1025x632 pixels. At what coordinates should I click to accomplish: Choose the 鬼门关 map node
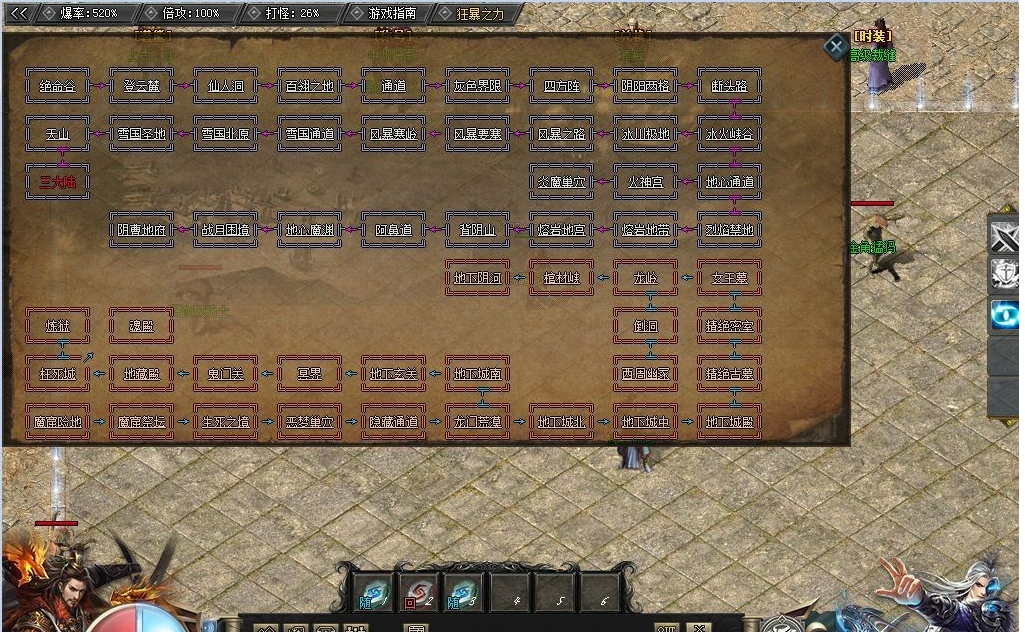coord(225,374)
